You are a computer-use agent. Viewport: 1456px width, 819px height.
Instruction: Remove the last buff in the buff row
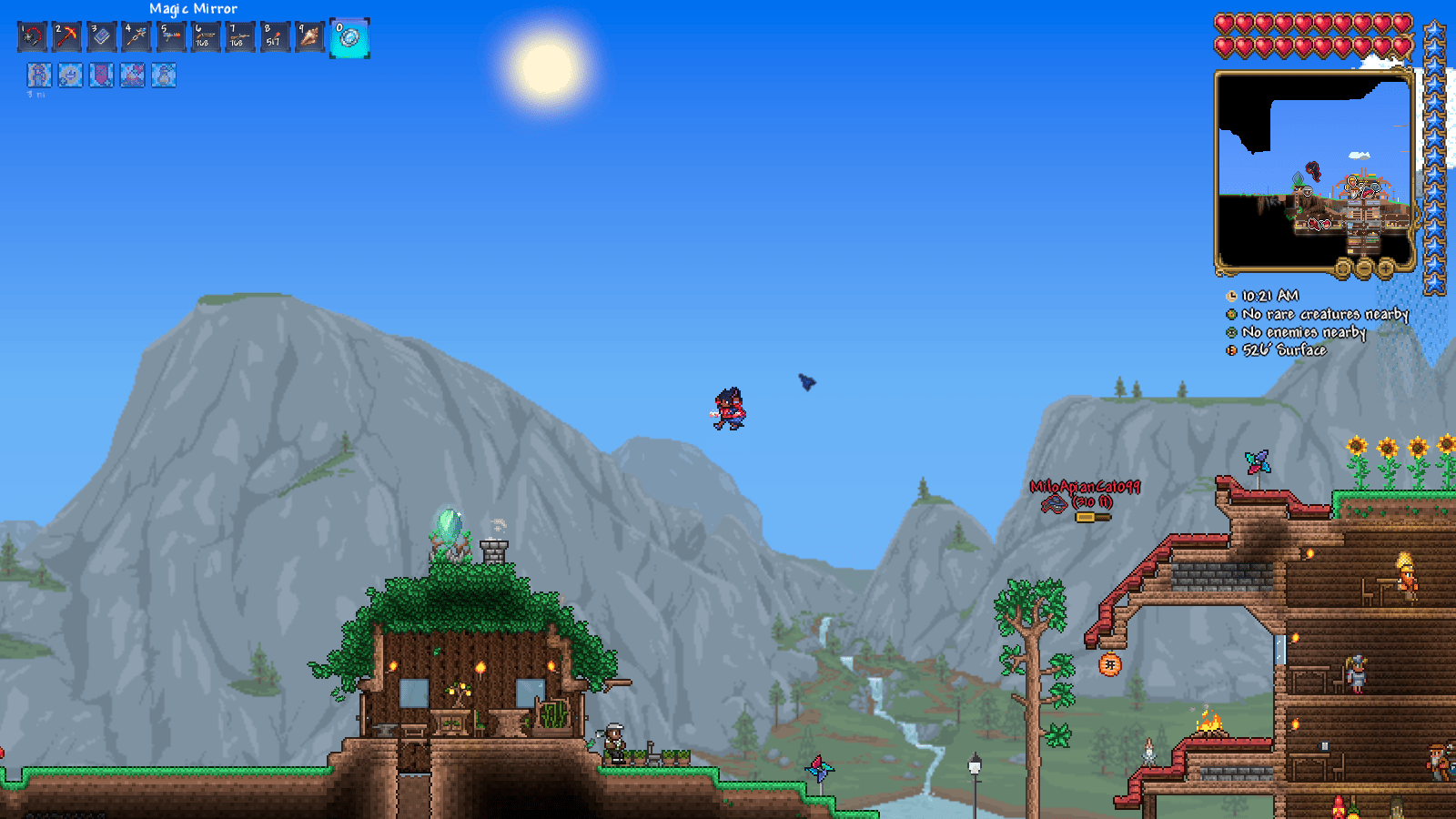tap(163, 76)
